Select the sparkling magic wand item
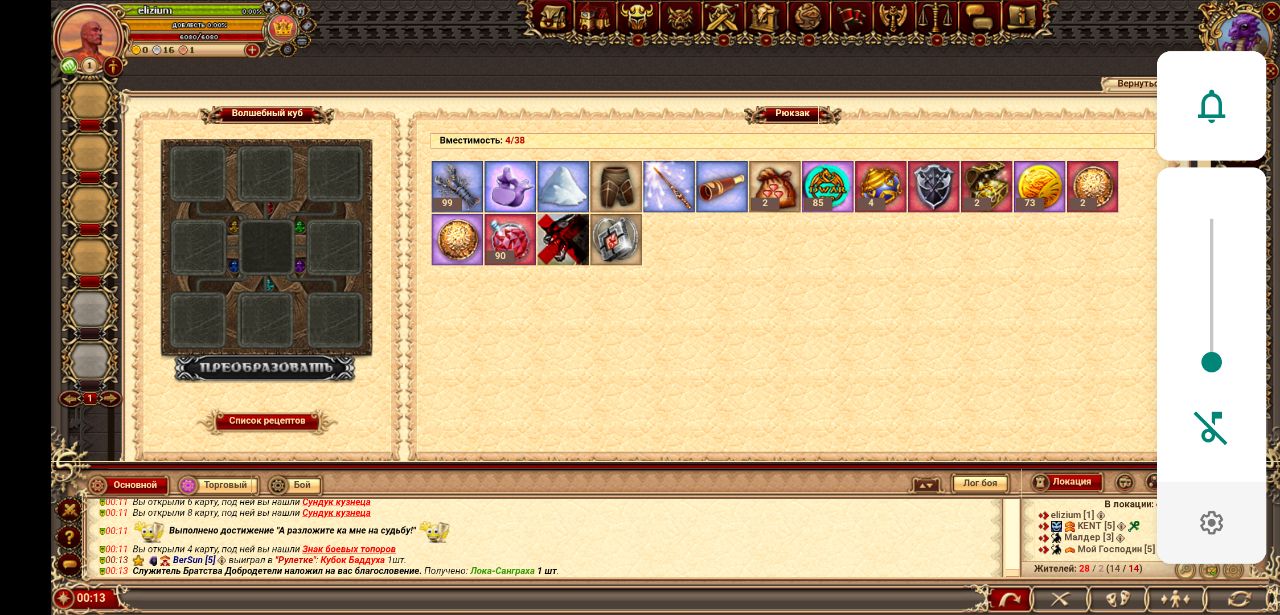Viewport: 1280px width, 615px height. point(669,187)
